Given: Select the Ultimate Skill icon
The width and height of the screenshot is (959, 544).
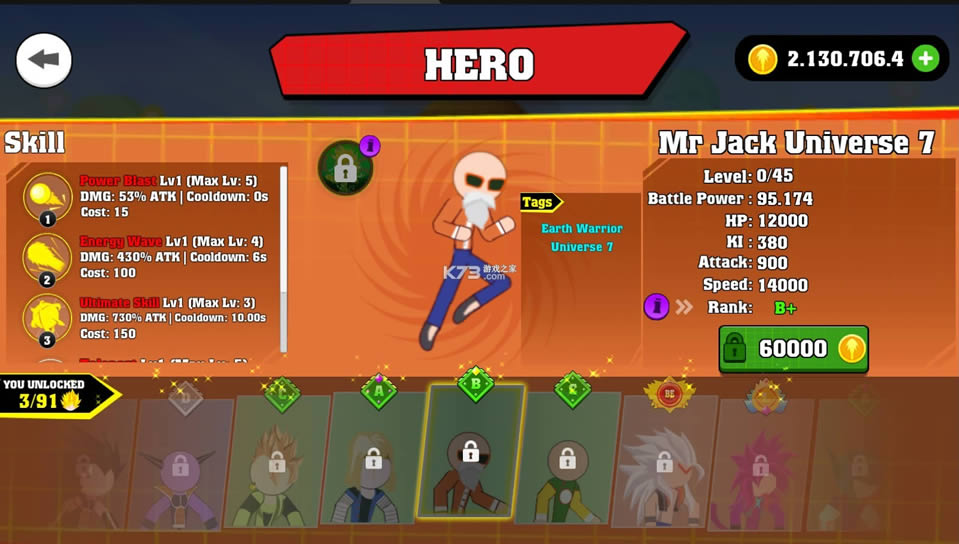Looking at the screenshot, I should tap(47, 317).
